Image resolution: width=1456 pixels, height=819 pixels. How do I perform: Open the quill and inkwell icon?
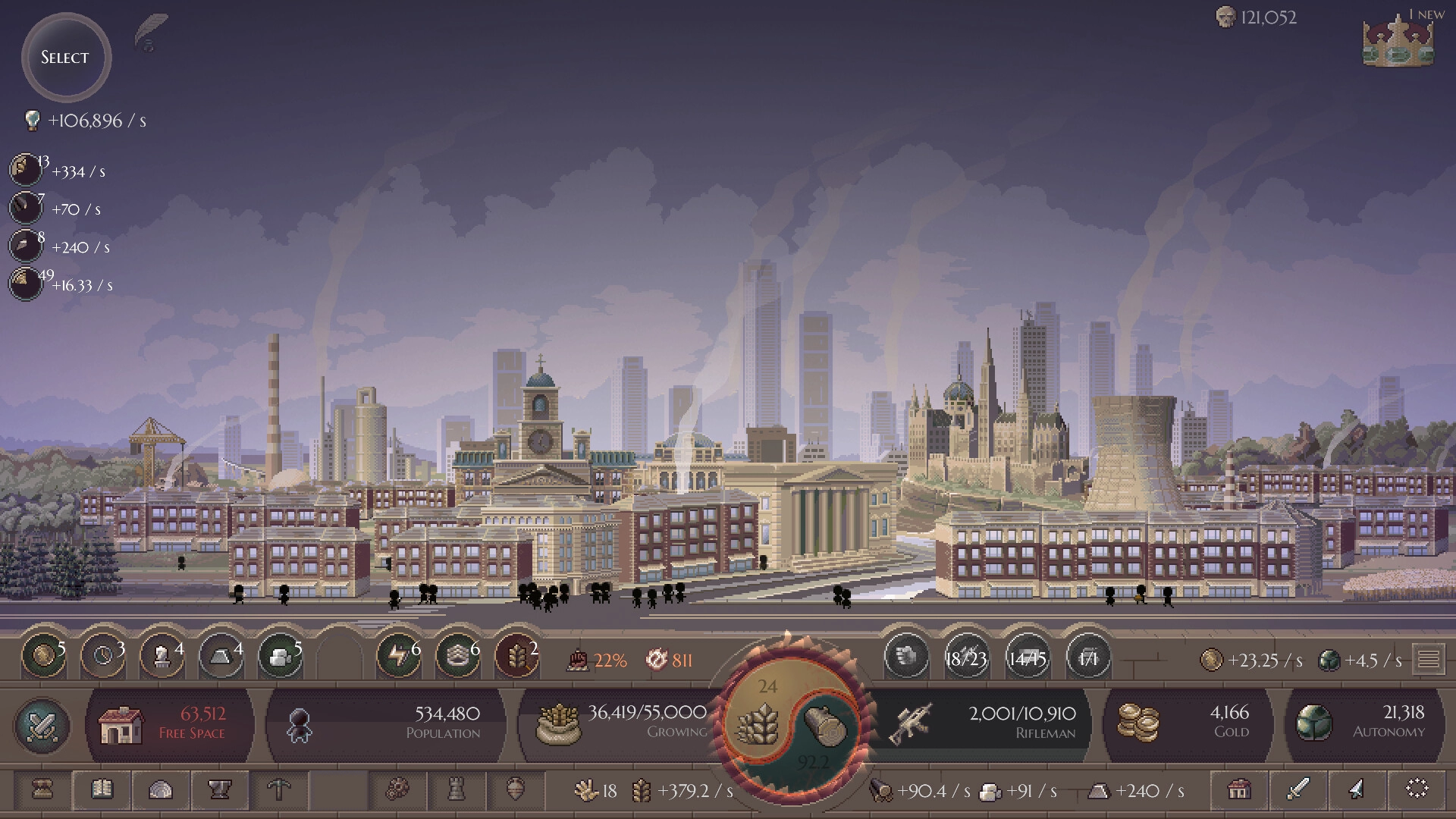pos(150,33)
